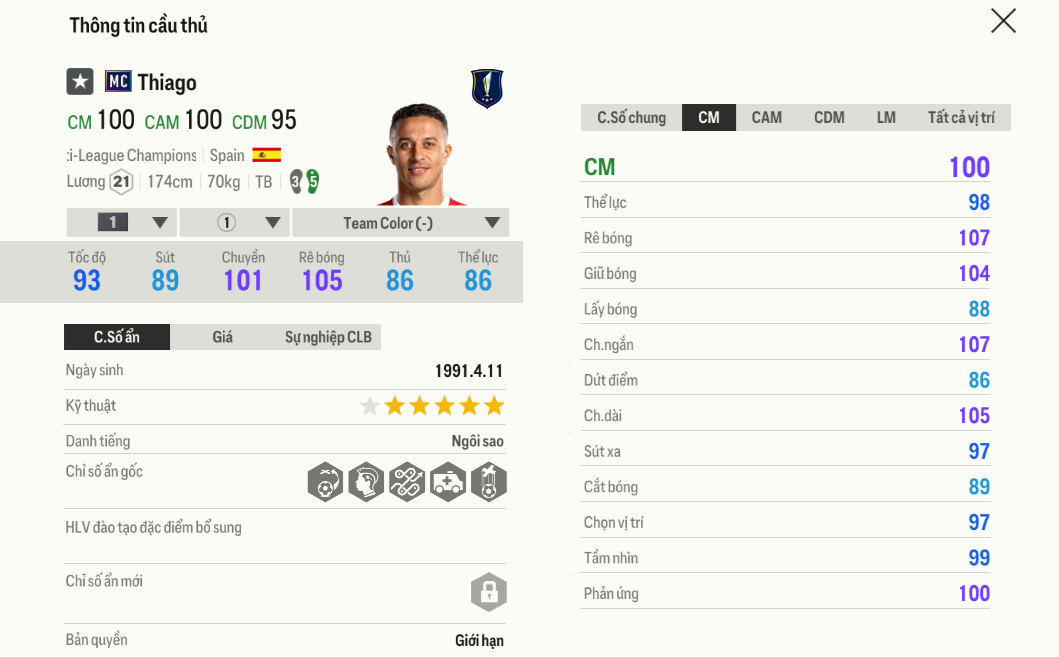The image size is (1059, 657).
Task: Show the CAM position stats
Action: point(767,118)
